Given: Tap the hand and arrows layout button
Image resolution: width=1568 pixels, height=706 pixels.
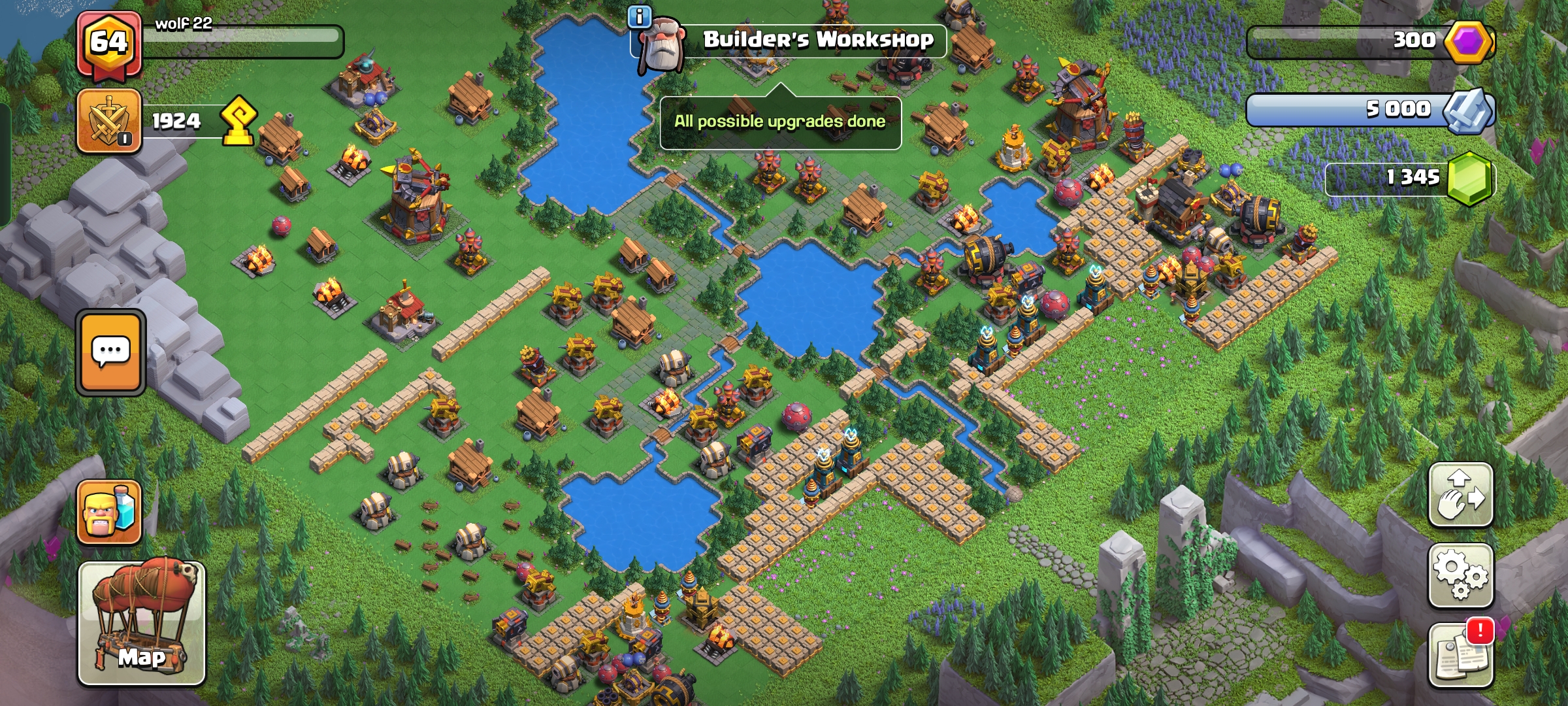Looking at the screenshot, I should [x=1460, y=495].
